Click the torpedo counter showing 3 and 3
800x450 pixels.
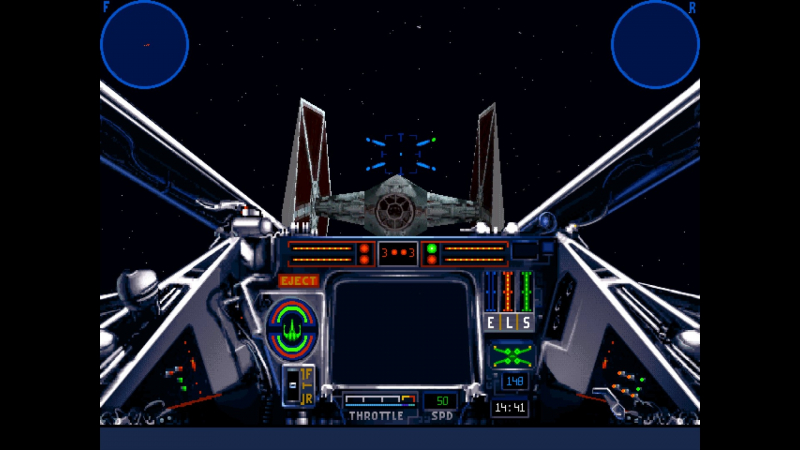[398, 253]
